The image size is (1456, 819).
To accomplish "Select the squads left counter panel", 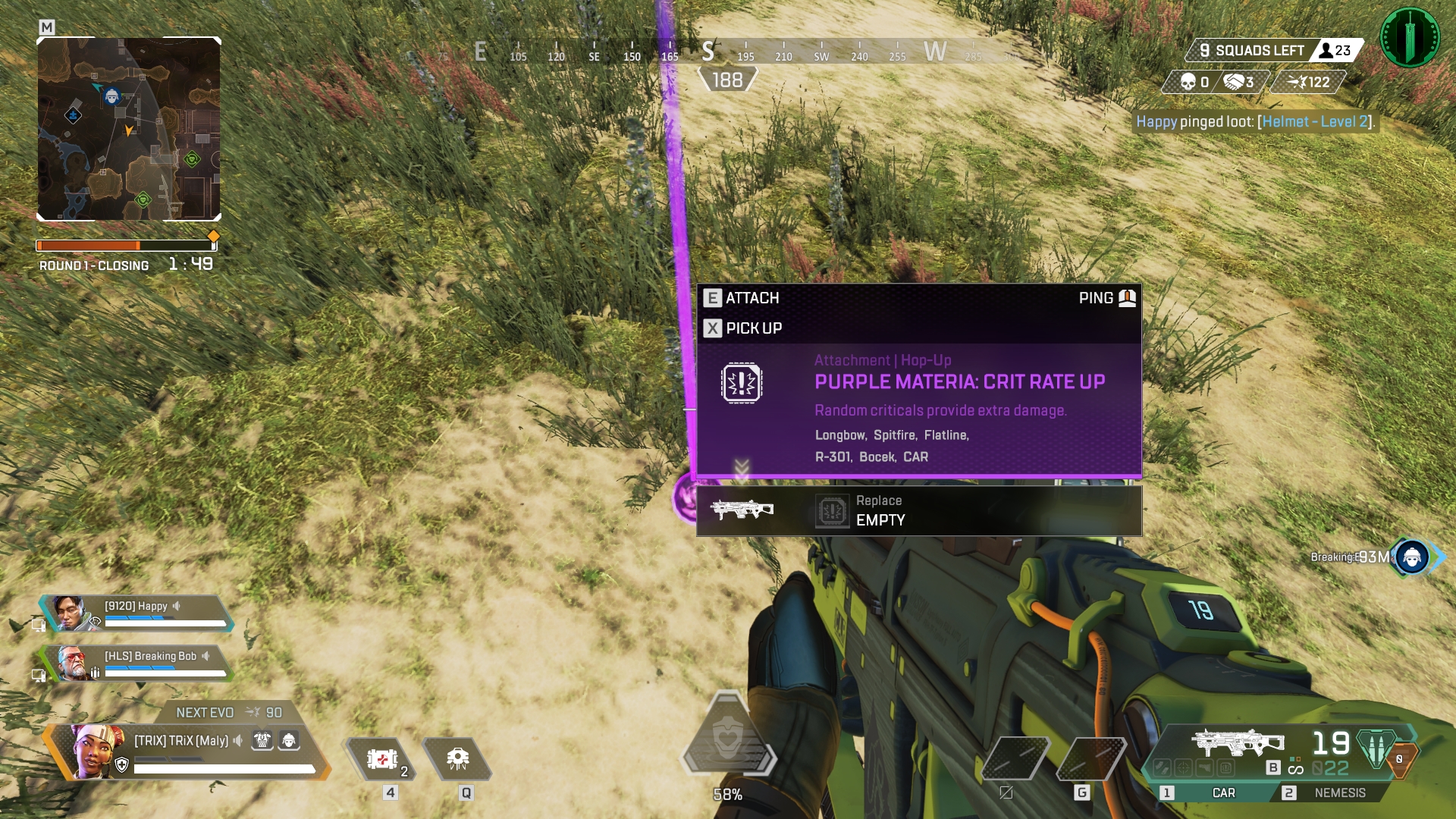I will 1251,51.
